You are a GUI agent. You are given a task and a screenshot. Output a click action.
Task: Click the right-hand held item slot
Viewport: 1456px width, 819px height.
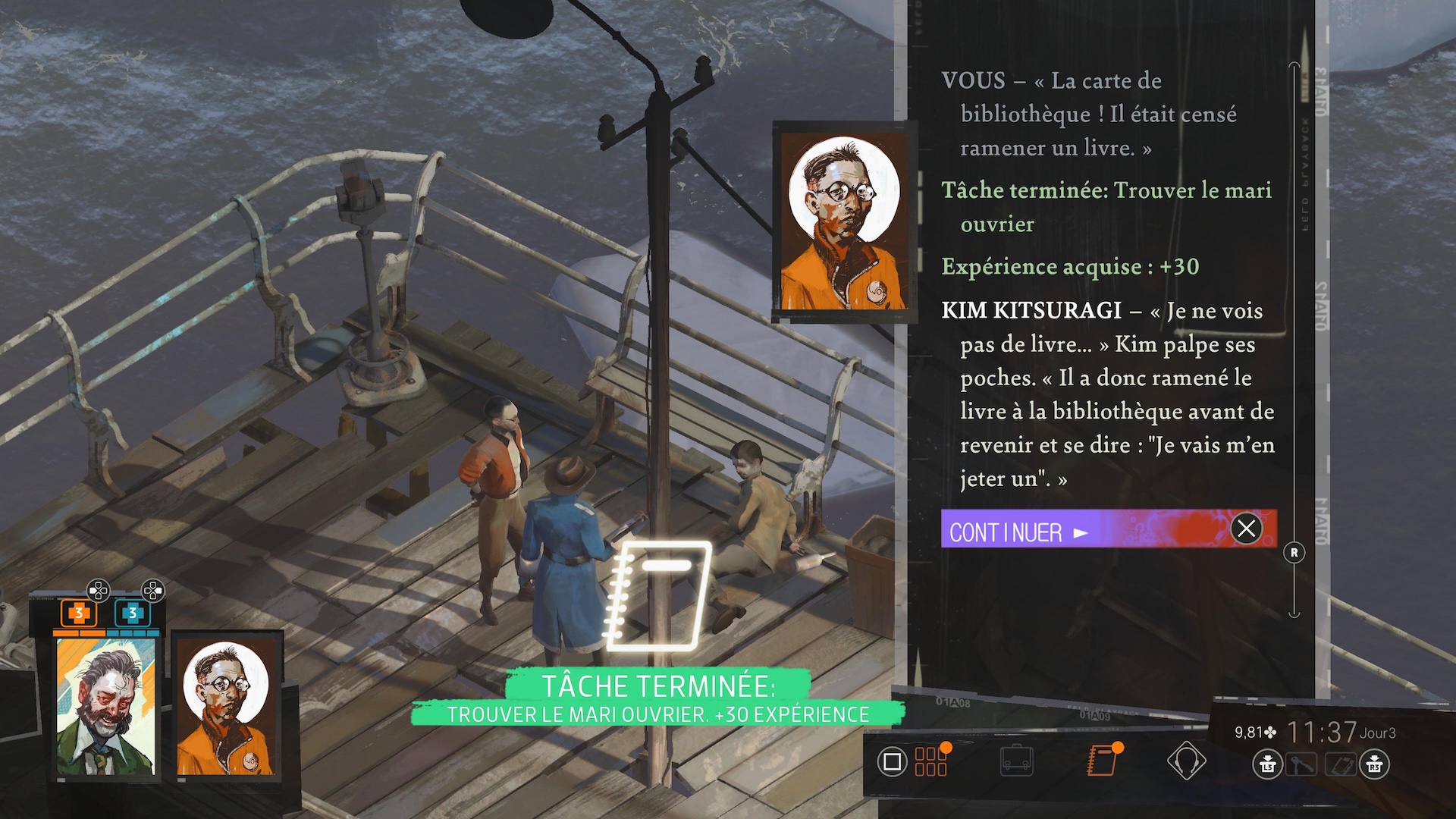coord(1340,764)
